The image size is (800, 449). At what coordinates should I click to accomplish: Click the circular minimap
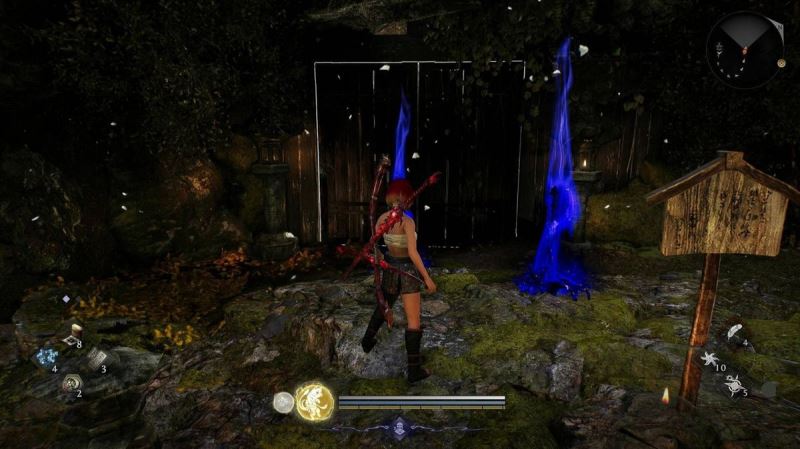[x=745, y=50]
